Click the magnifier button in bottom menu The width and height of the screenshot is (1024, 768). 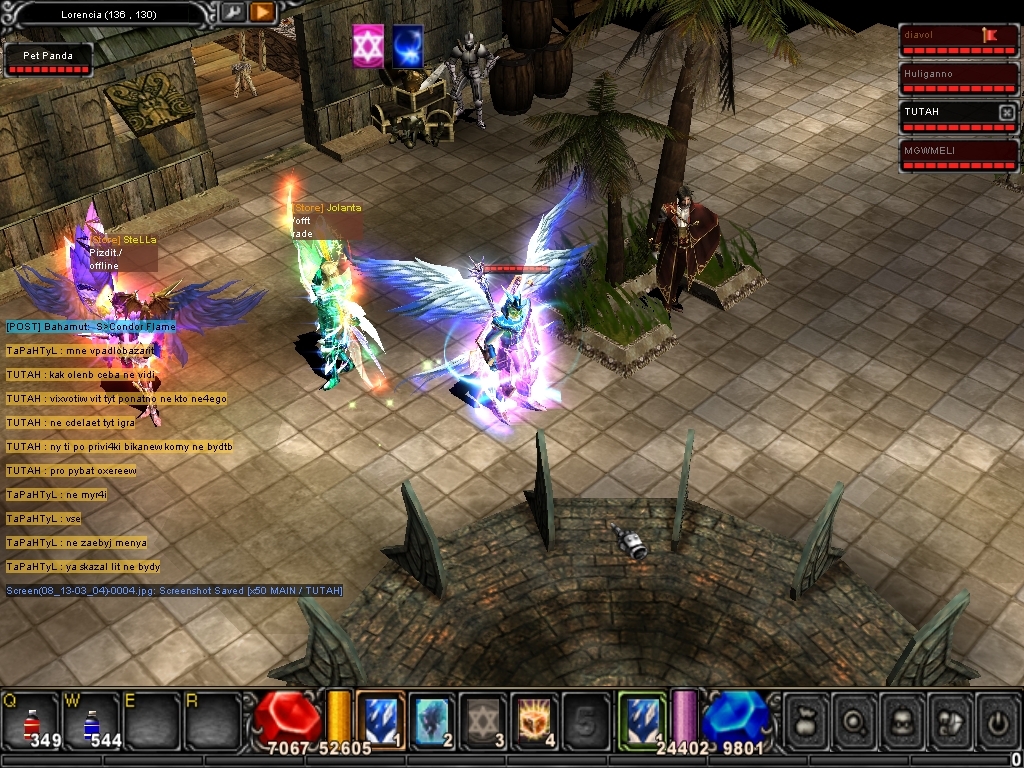point(853,720)
